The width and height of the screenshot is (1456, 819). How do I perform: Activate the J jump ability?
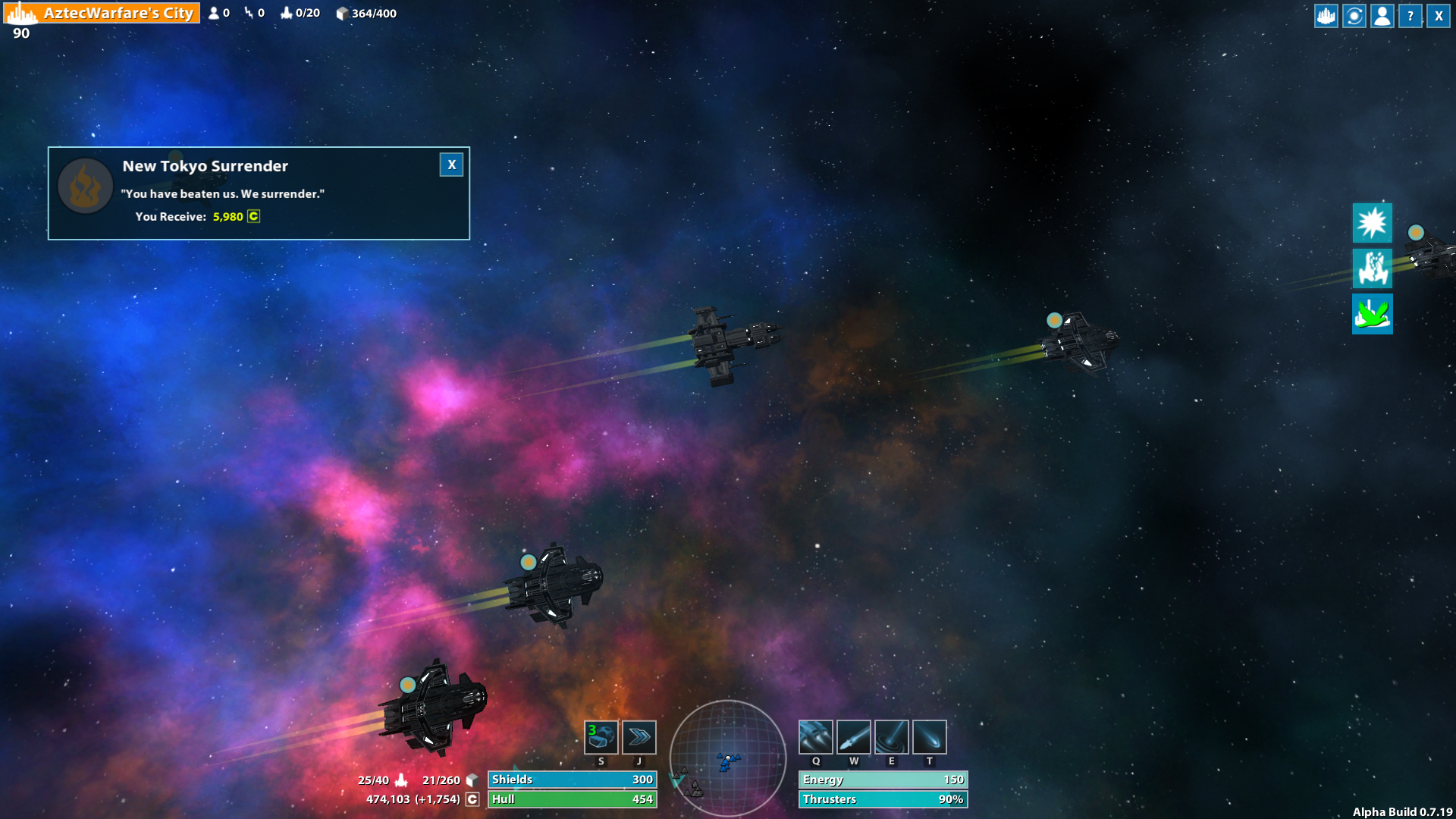point(639,736)
